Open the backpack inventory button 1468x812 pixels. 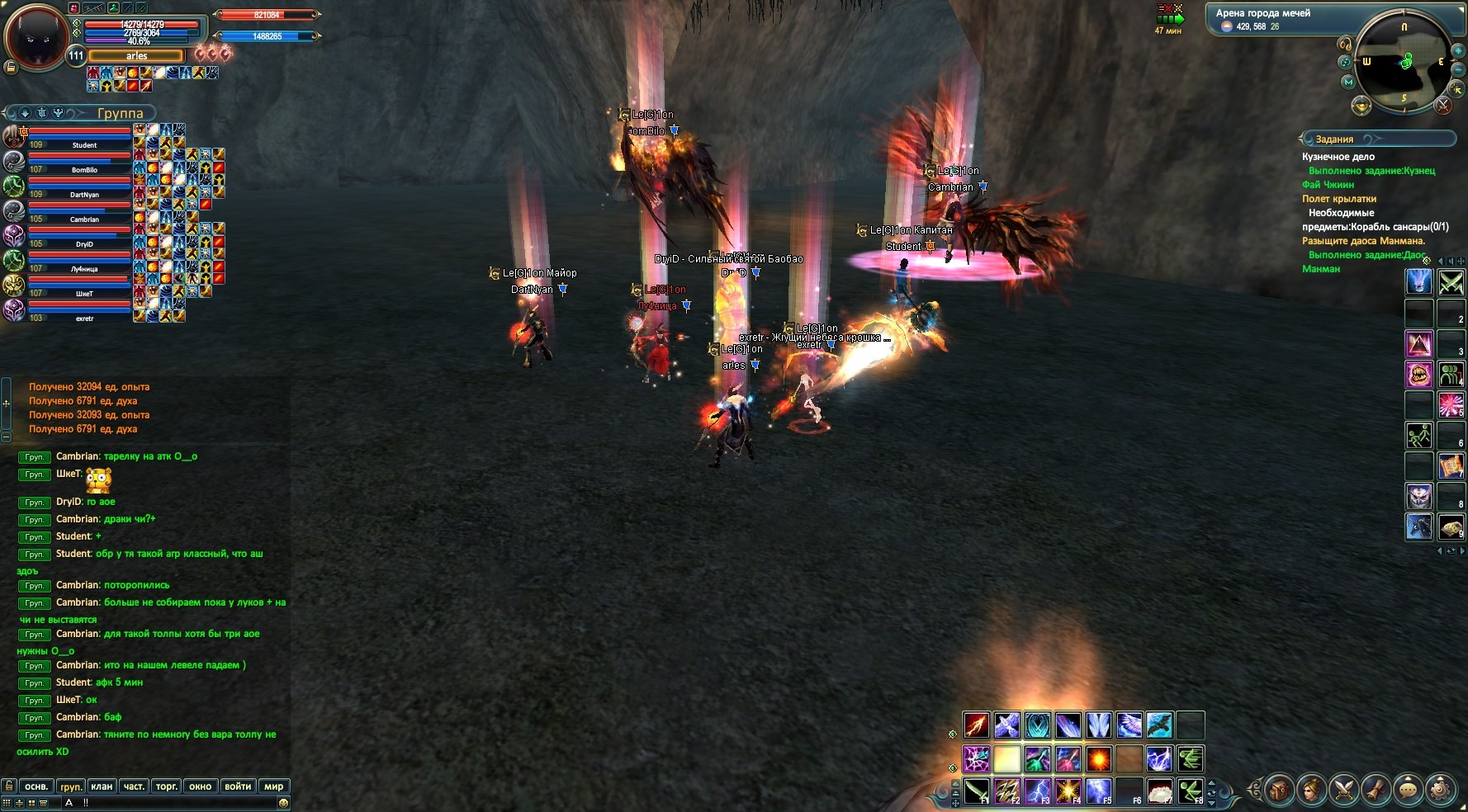pos(1278,791)
